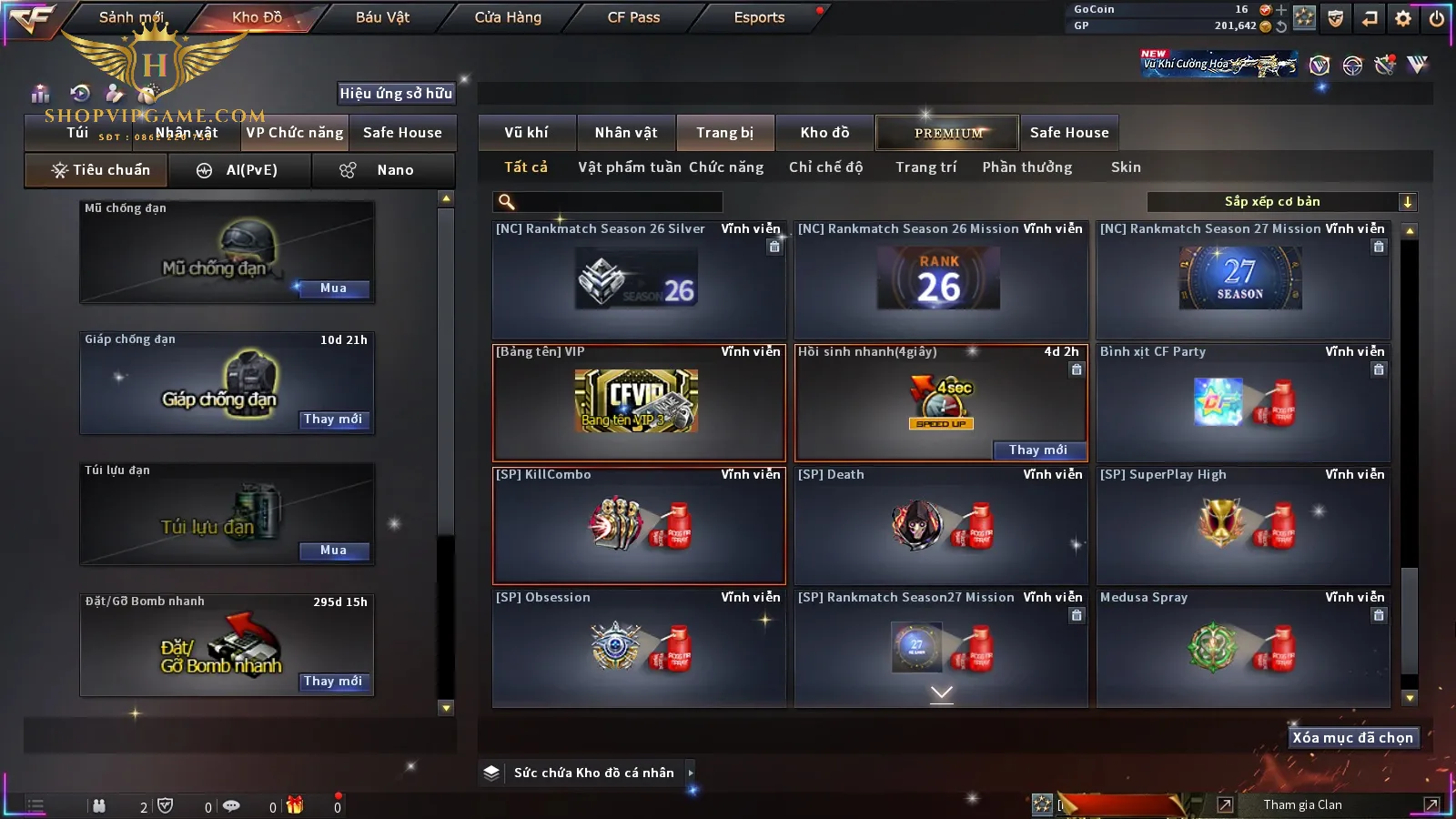Filter items by Chỉ chế độ

pos(825,167)
